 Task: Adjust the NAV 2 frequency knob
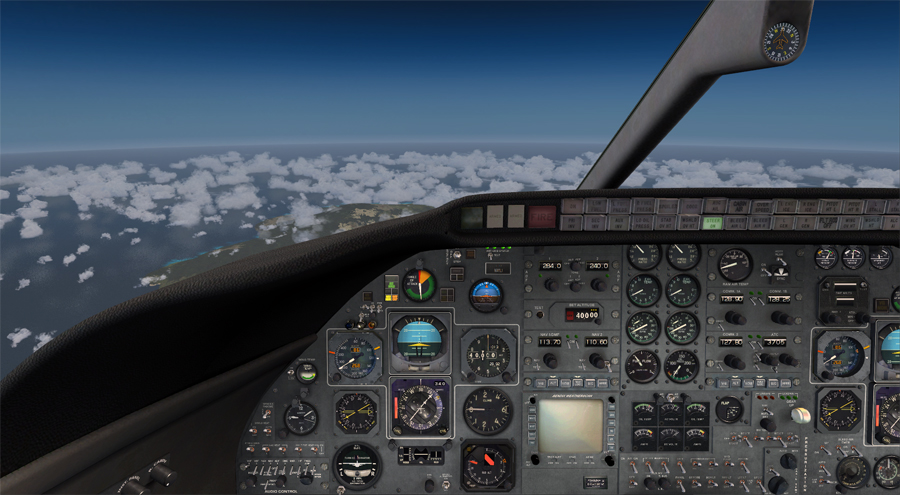coord(596,360)
